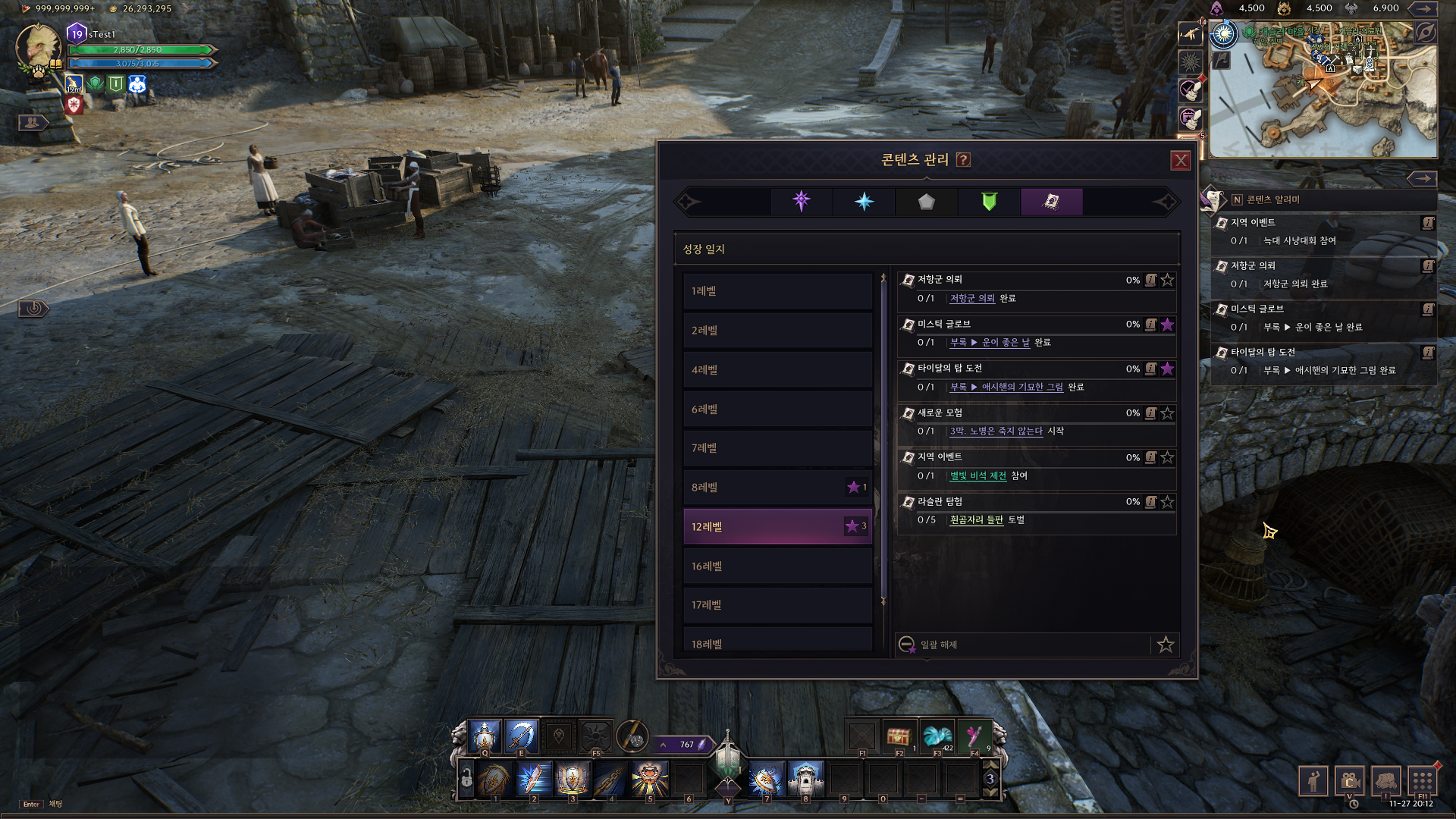Untrack 미스틱 글로브 with its star

coord(1167,325)
